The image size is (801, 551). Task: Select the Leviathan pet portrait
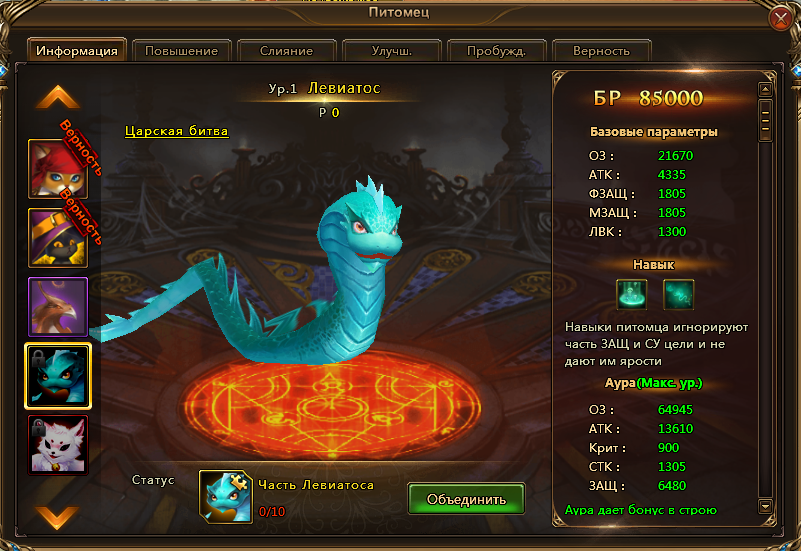[x=58, y=376]
